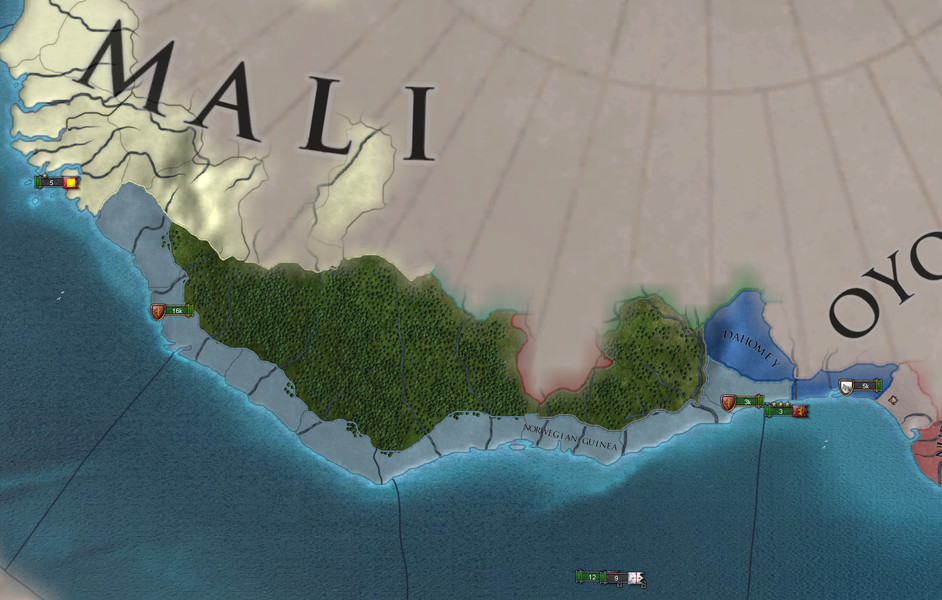The height and width of the screenshot is (600, 942).
Task: Select the 5-ship fleet with red-yellow flag
Action: 58,182
